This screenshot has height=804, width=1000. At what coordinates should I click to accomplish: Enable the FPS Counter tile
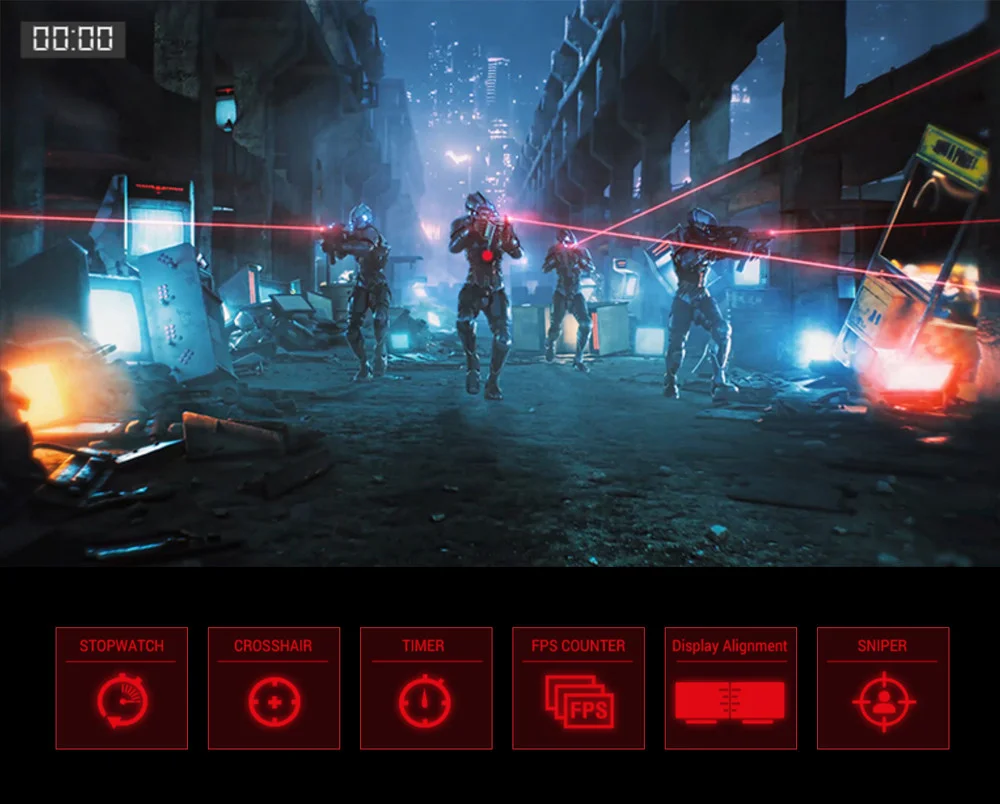pyautogui.click(x=578, y=688)
